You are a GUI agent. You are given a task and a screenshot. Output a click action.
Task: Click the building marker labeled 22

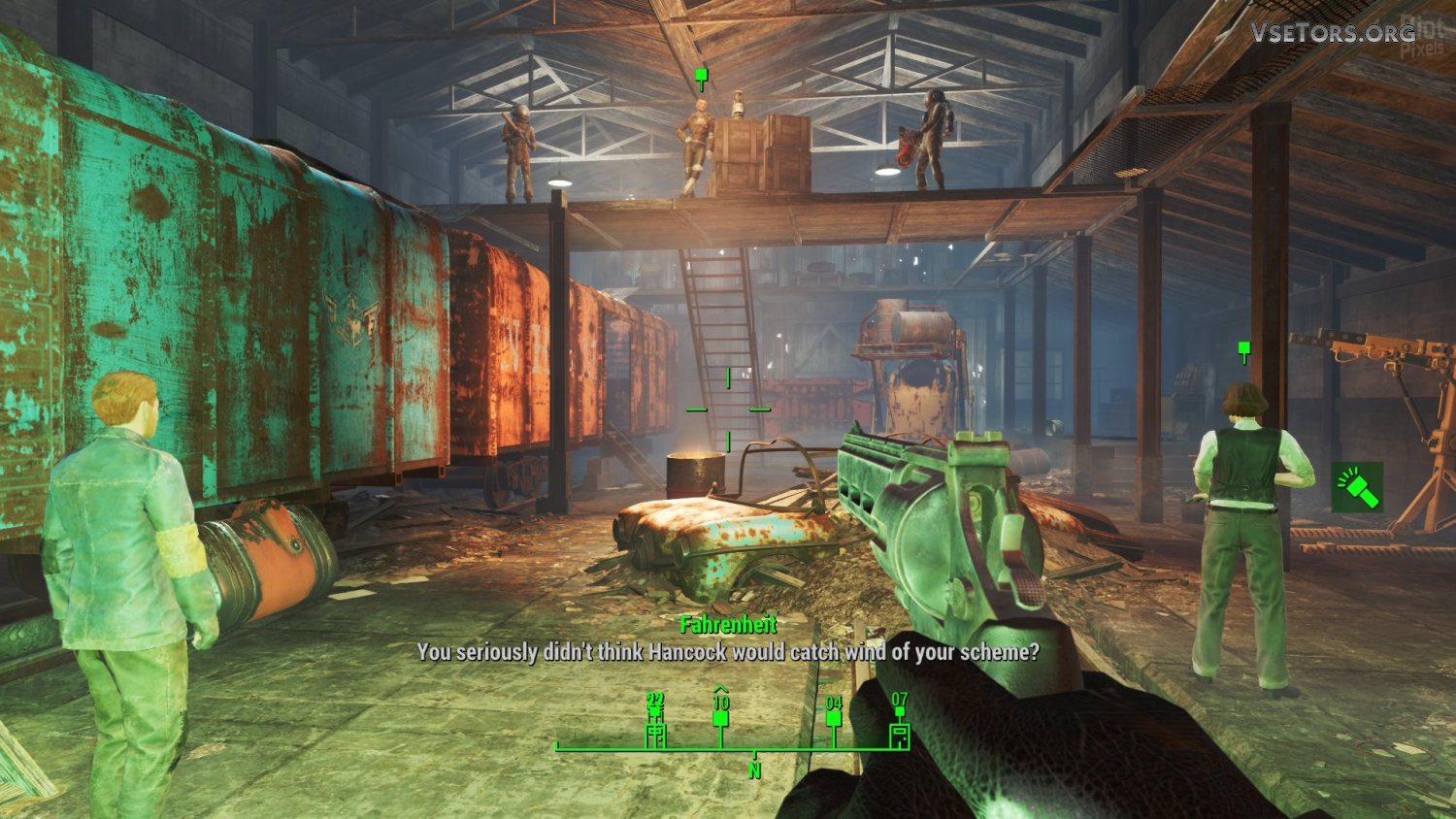pyautogui.click(x=656, y=734)
